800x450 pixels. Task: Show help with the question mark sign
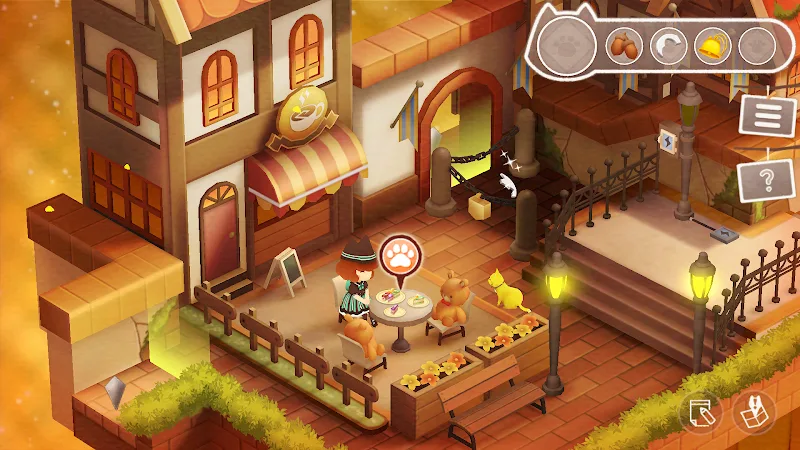point(767,182)
